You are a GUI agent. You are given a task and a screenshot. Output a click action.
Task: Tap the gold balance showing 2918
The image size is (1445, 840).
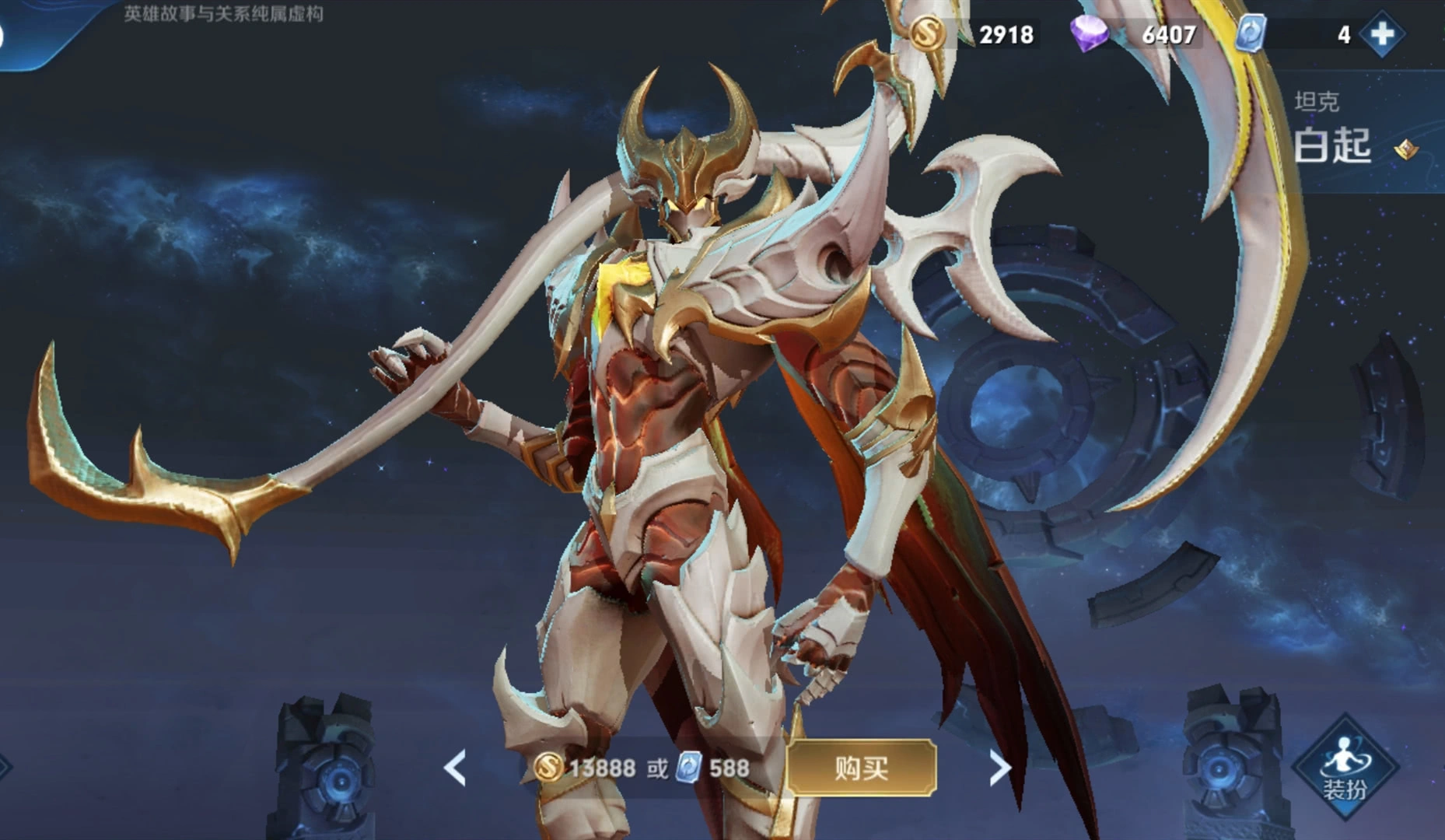point(1005,34)
